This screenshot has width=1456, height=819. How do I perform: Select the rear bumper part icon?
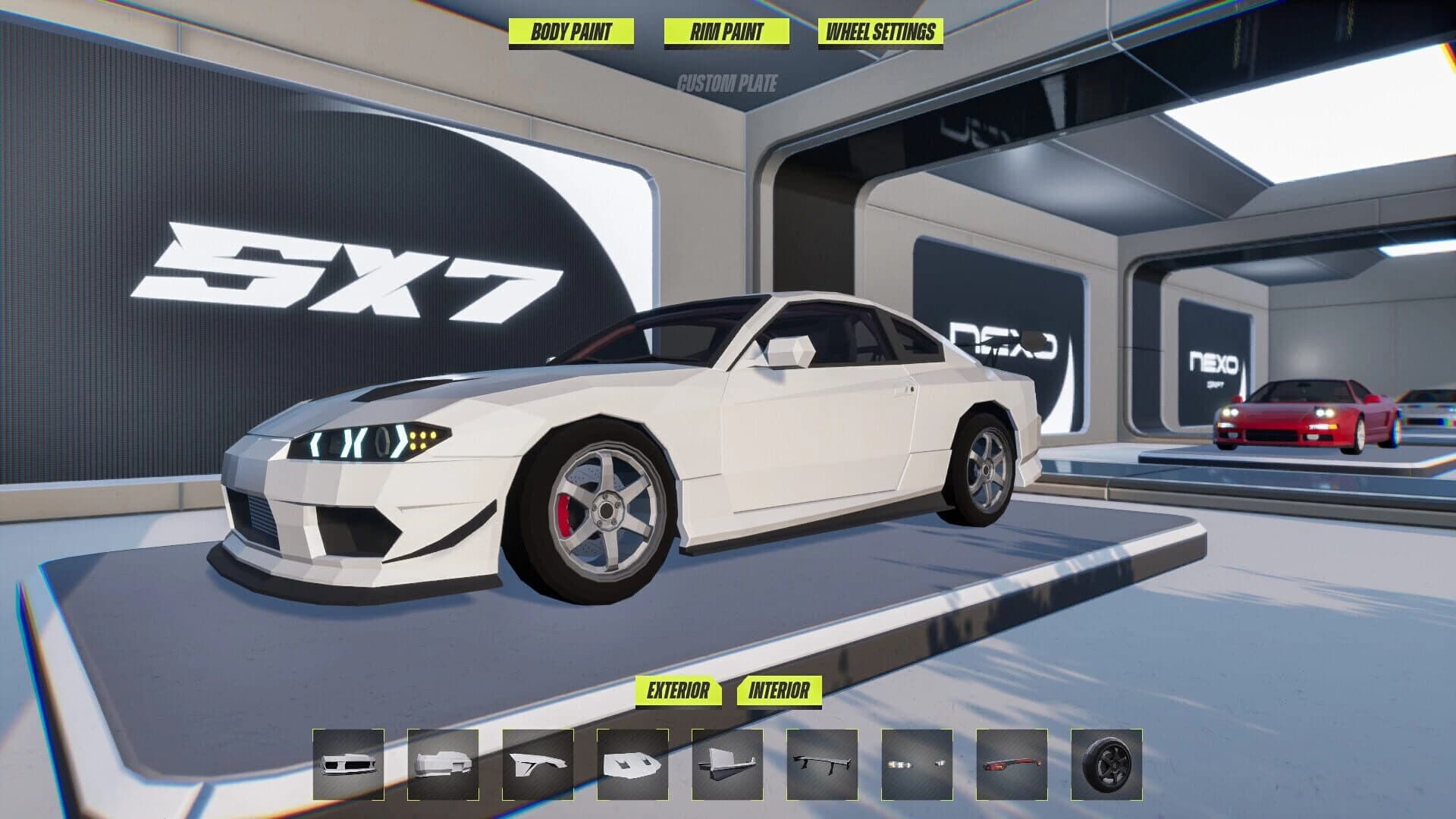click(x=444, y=768)
